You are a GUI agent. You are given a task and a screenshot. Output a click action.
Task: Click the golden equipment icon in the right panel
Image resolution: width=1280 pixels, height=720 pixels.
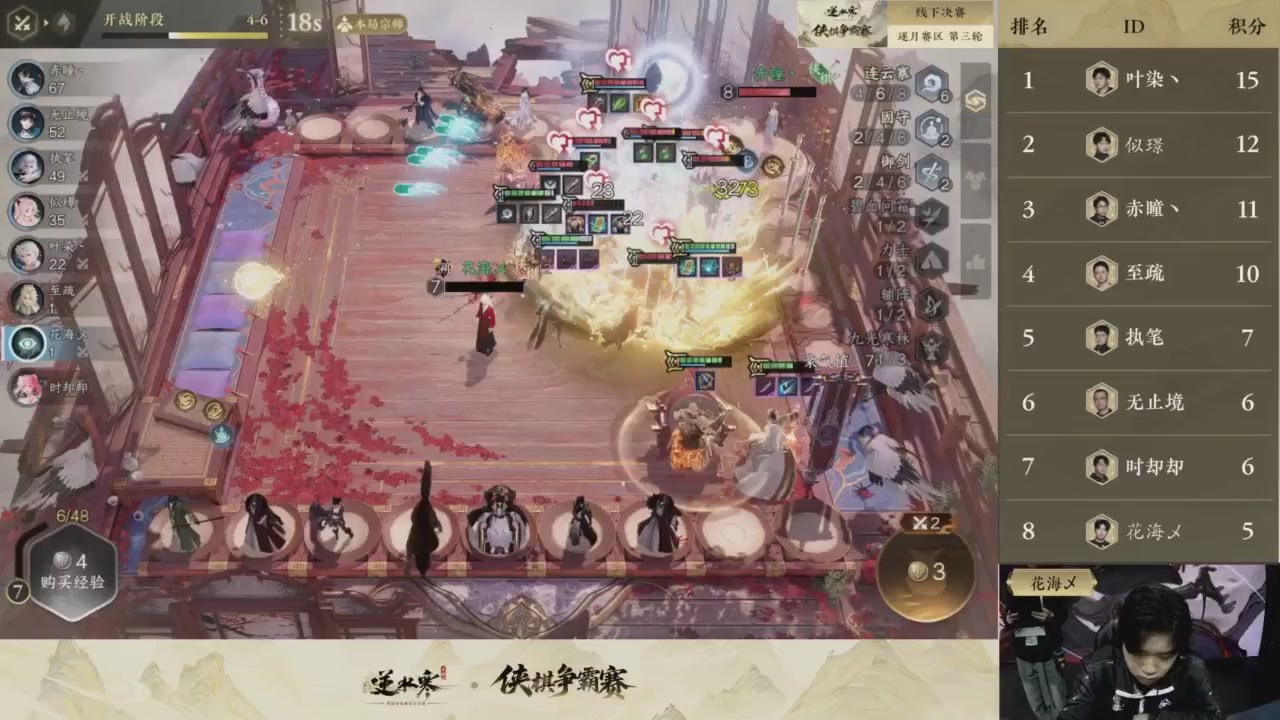[977, 100]
